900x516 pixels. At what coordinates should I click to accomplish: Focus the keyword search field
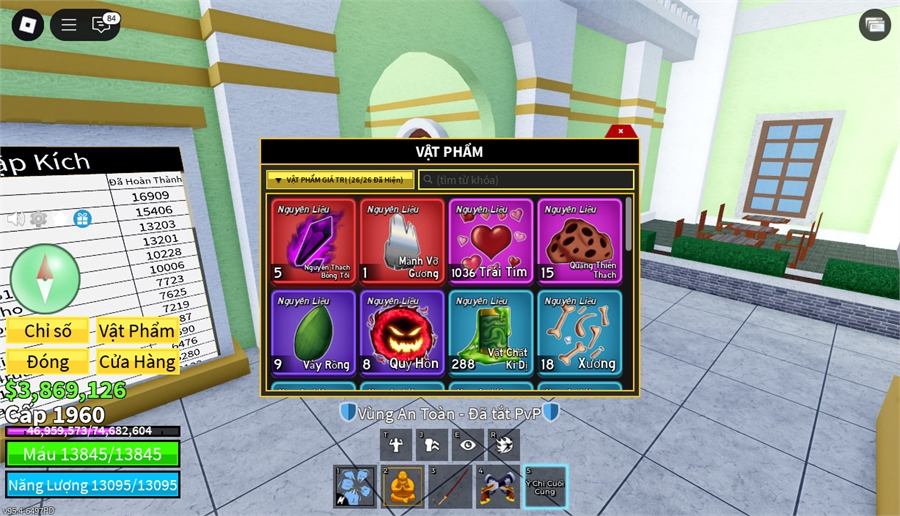click(x=526, y=180)
